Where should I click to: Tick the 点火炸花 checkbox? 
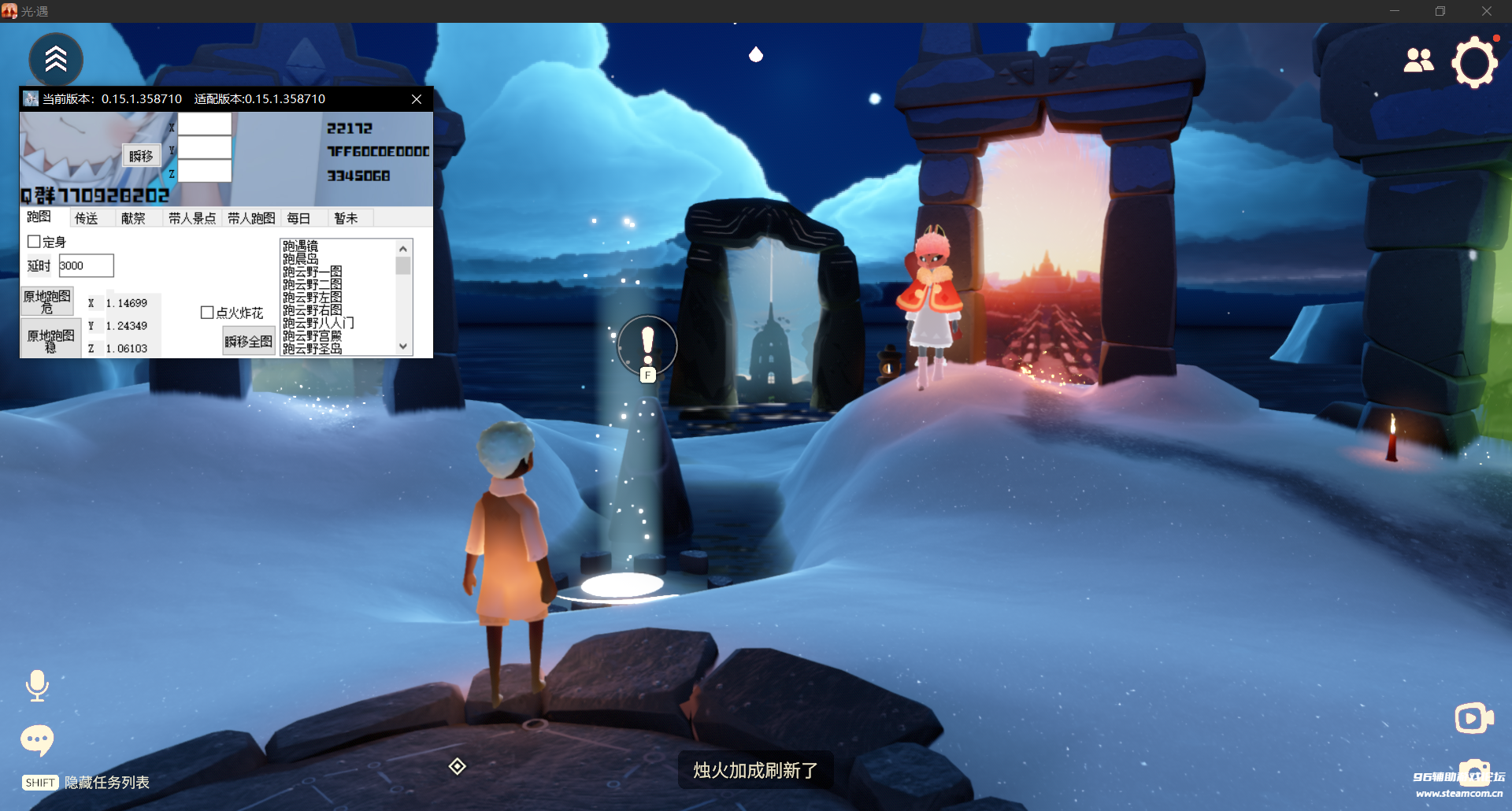tap(208, 313)
